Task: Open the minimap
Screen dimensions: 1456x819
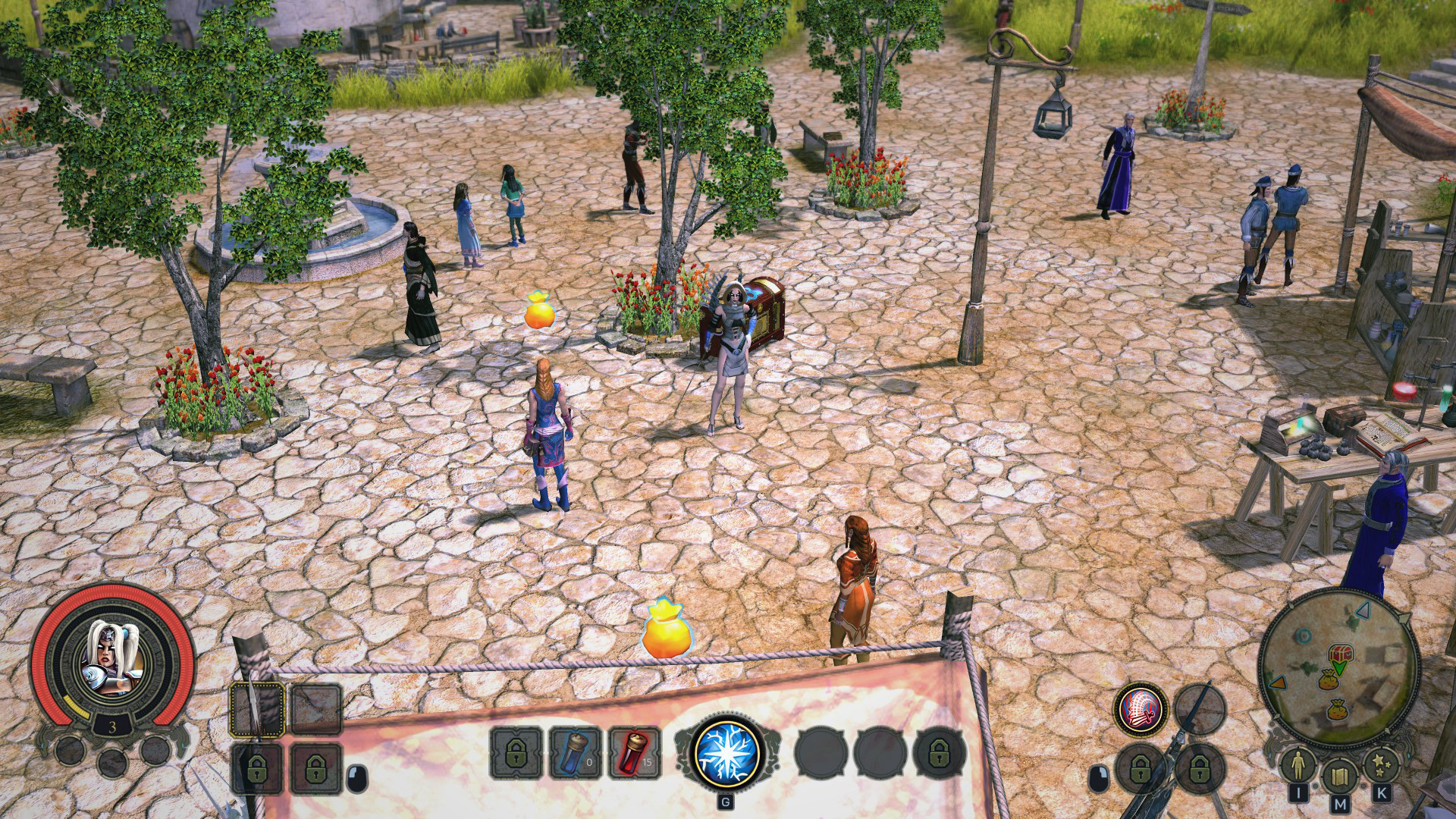Action: (1338, 669)
